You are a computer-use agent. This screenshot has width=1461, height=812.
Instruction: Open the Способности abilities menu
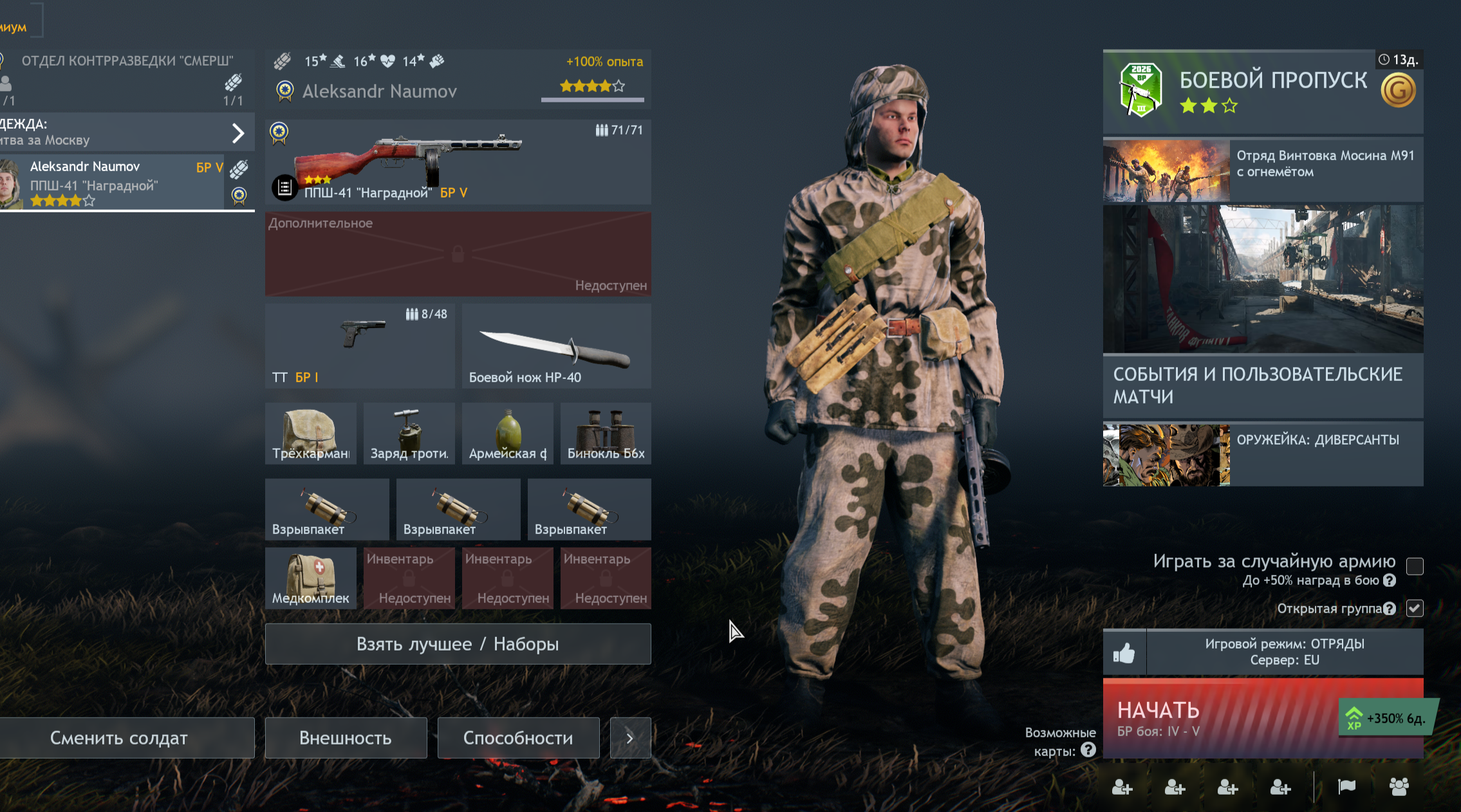[x=518, y=737]
